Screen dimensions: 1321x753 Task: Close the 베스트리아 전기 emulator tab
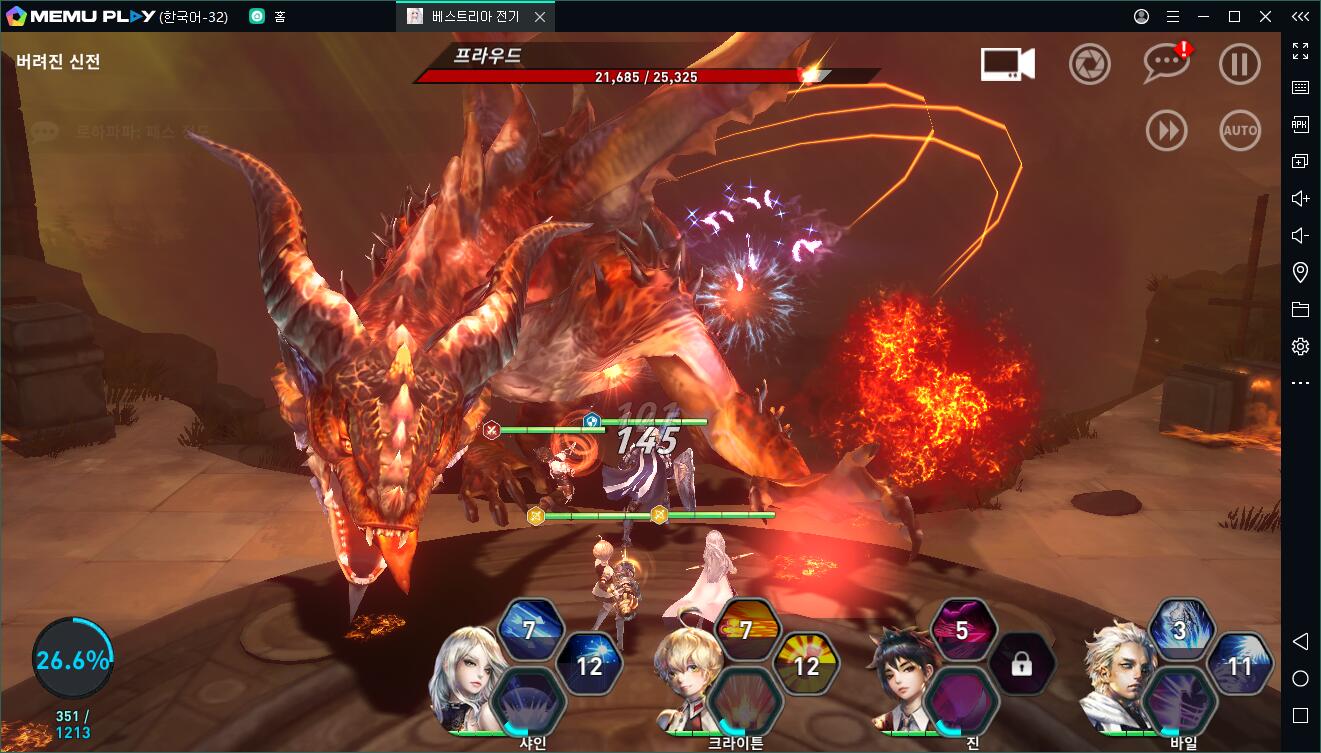pos(540,17)
